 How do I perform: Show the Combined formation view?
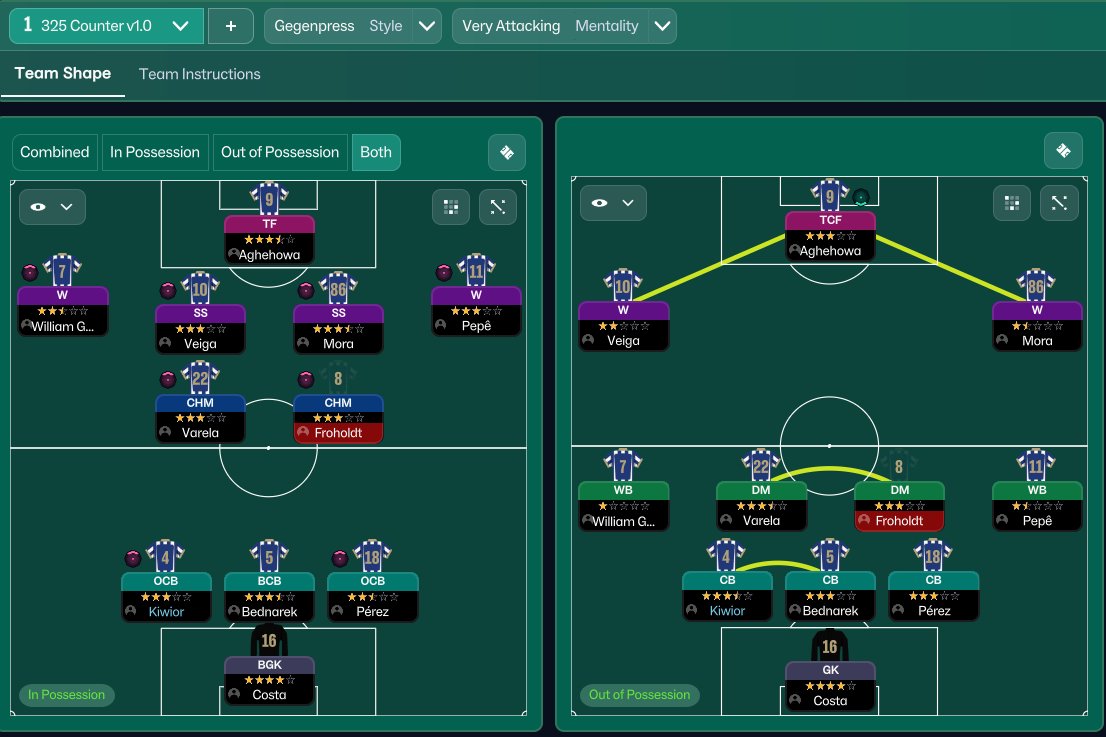[x=55, y=152]
